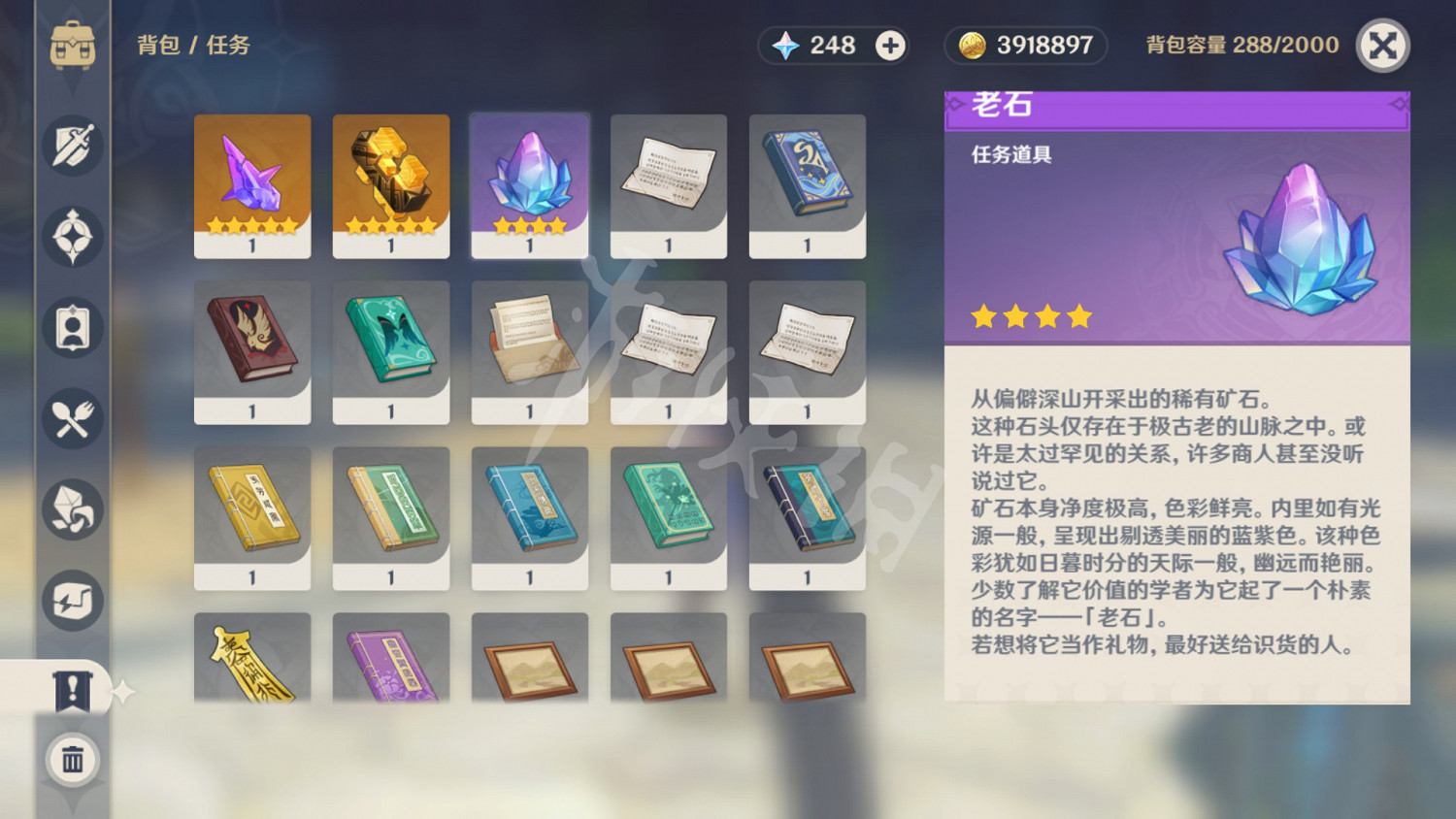Open the Artifacts category icon

point(72,236)
